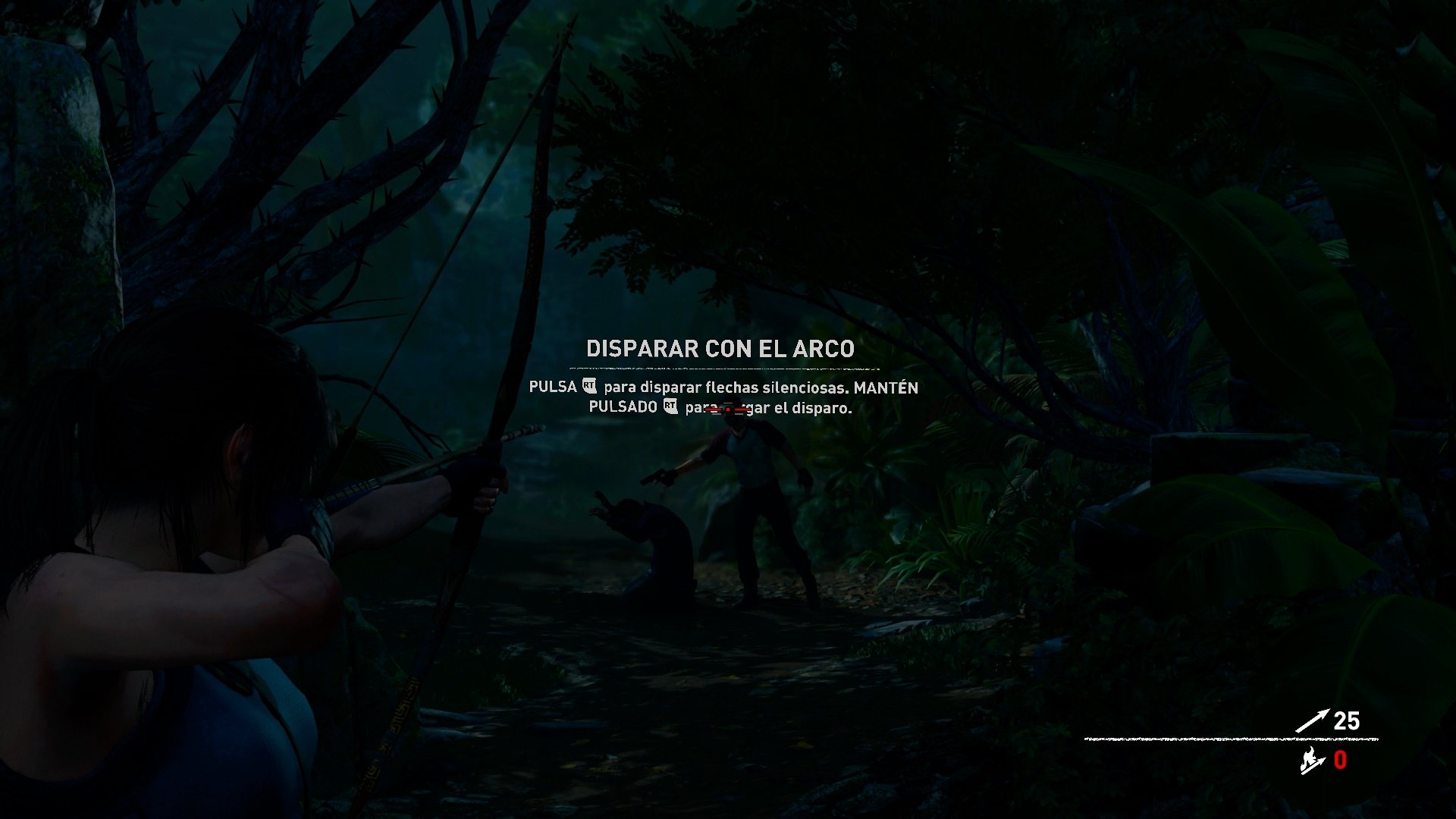Select the DISPARAR CON EL ARCO tutorial heading
Image resolution: width=1456 pixels, height=819 pixels.
(x=720, y=350)
